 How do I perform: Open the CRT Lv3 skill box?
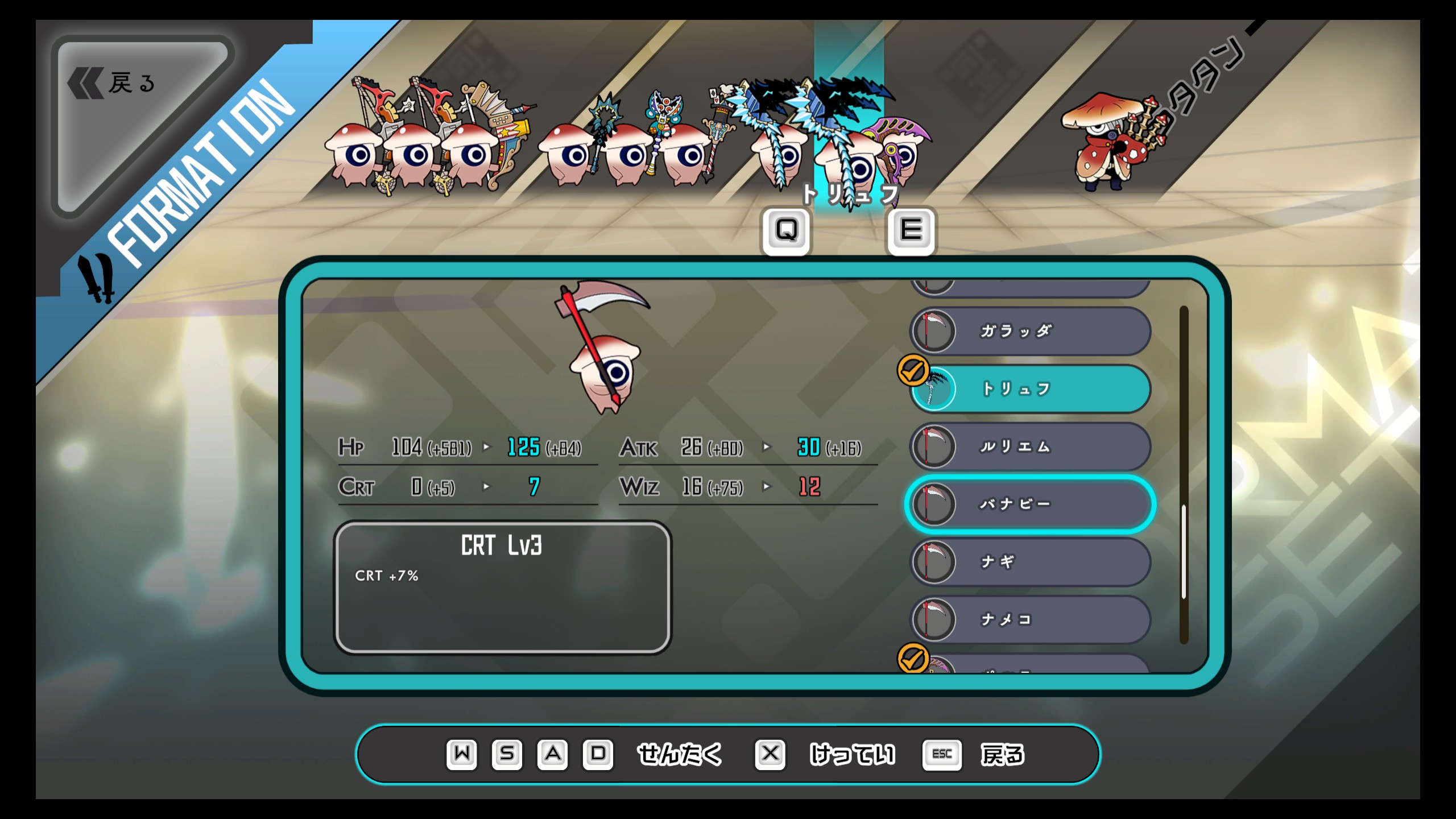pyautogui.click(x=502, y=587)
